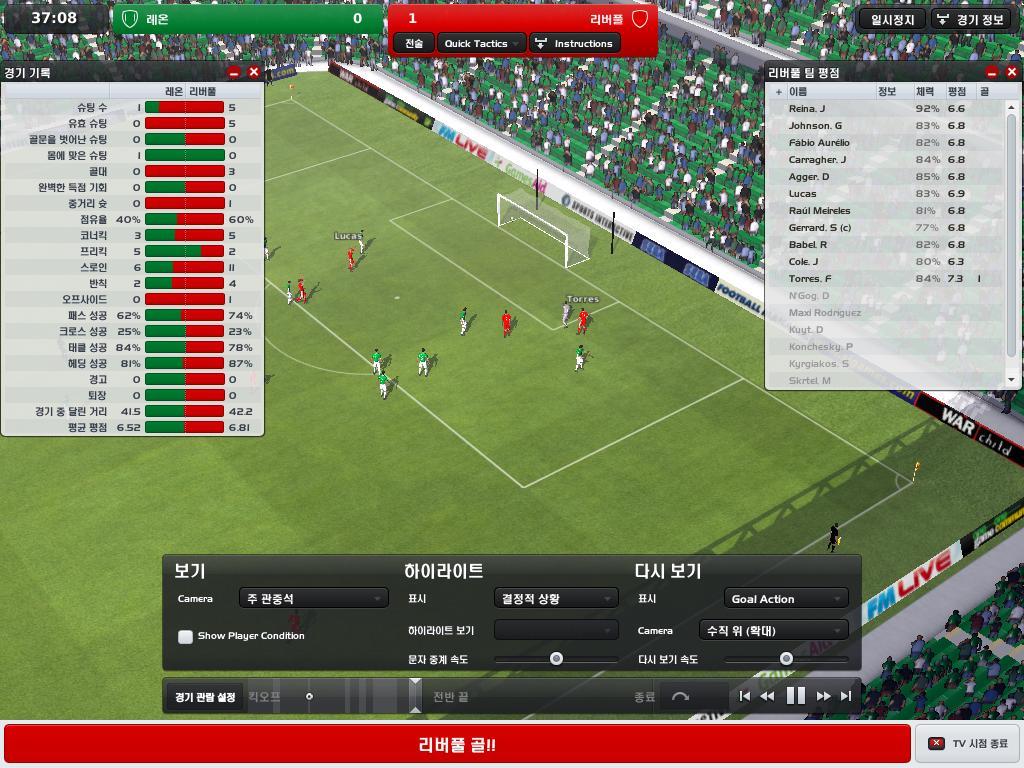Viewport: 1024px width, 768px height.
Task: Open the Instructions menu
Action: pos(574,43)
